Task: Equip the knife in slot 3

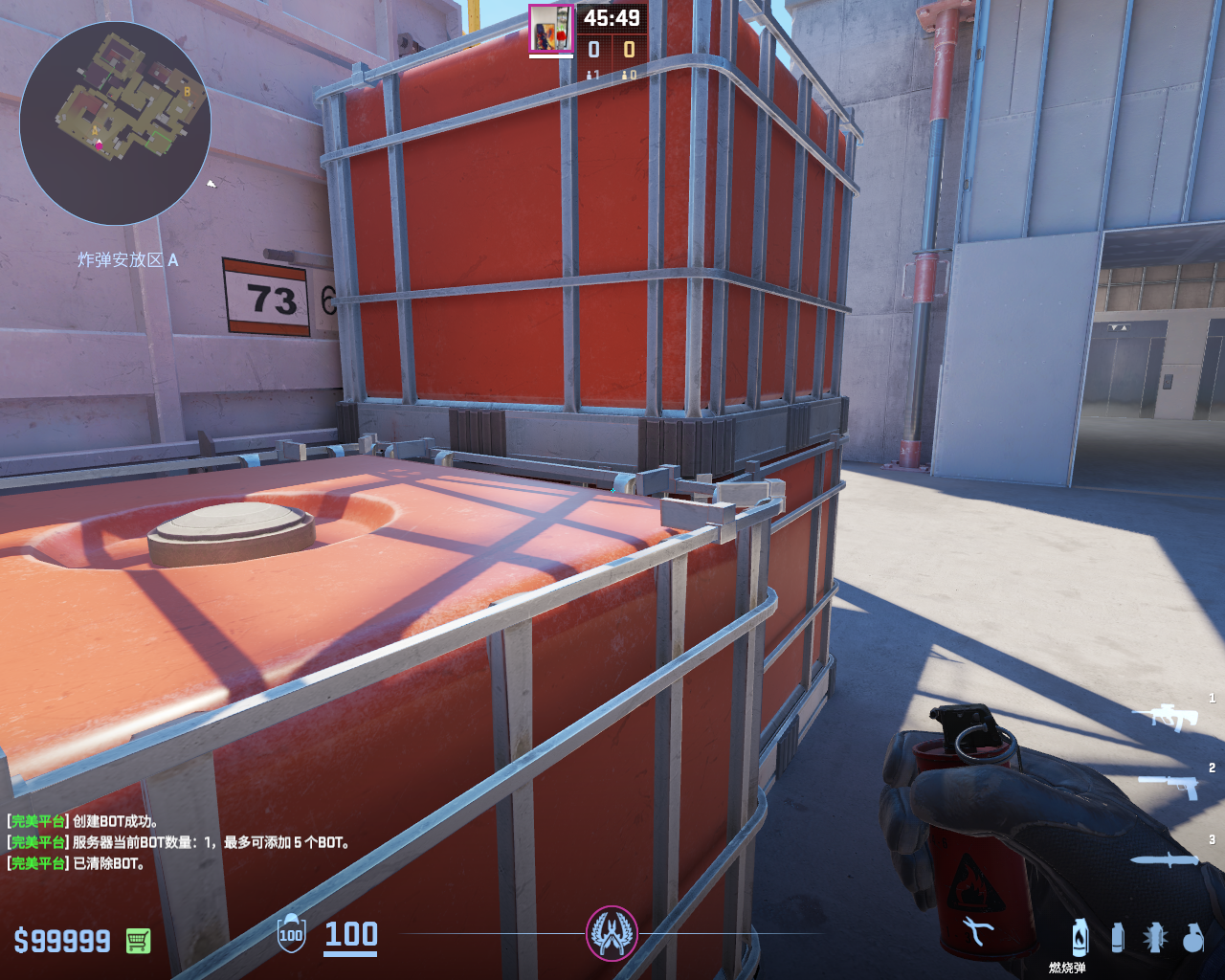Action: [1165, 859]
